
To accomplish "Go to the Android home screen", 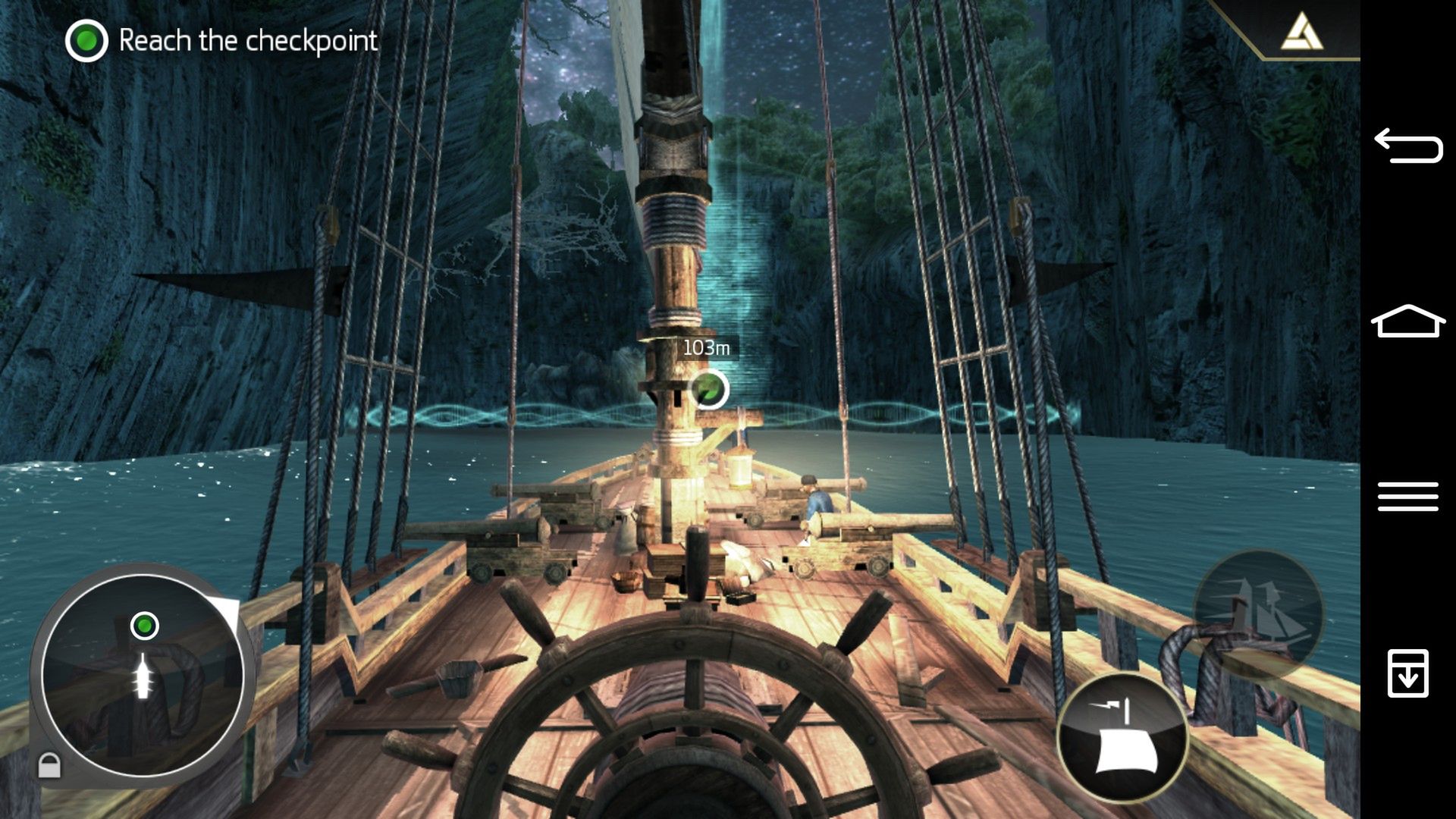I will click(x=1408, y=322).
